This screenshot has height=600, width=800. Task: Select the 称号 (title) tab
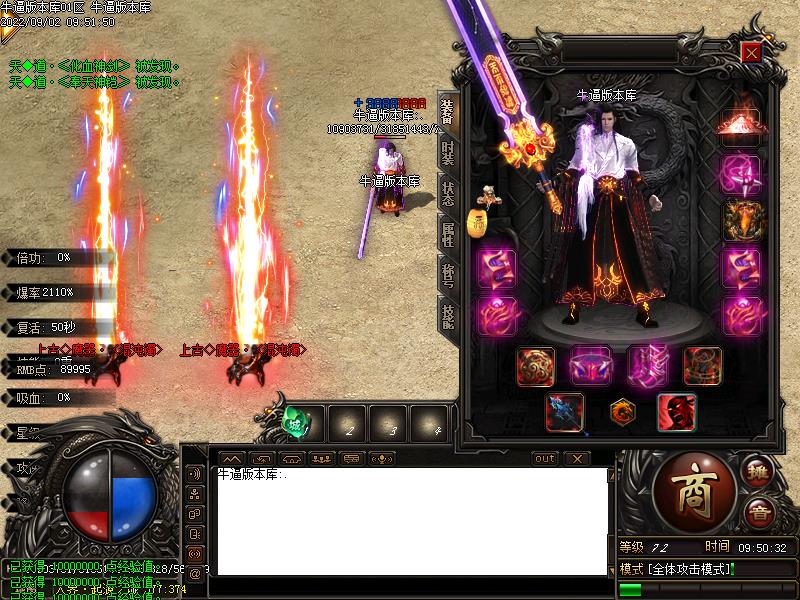coord(447,275)
